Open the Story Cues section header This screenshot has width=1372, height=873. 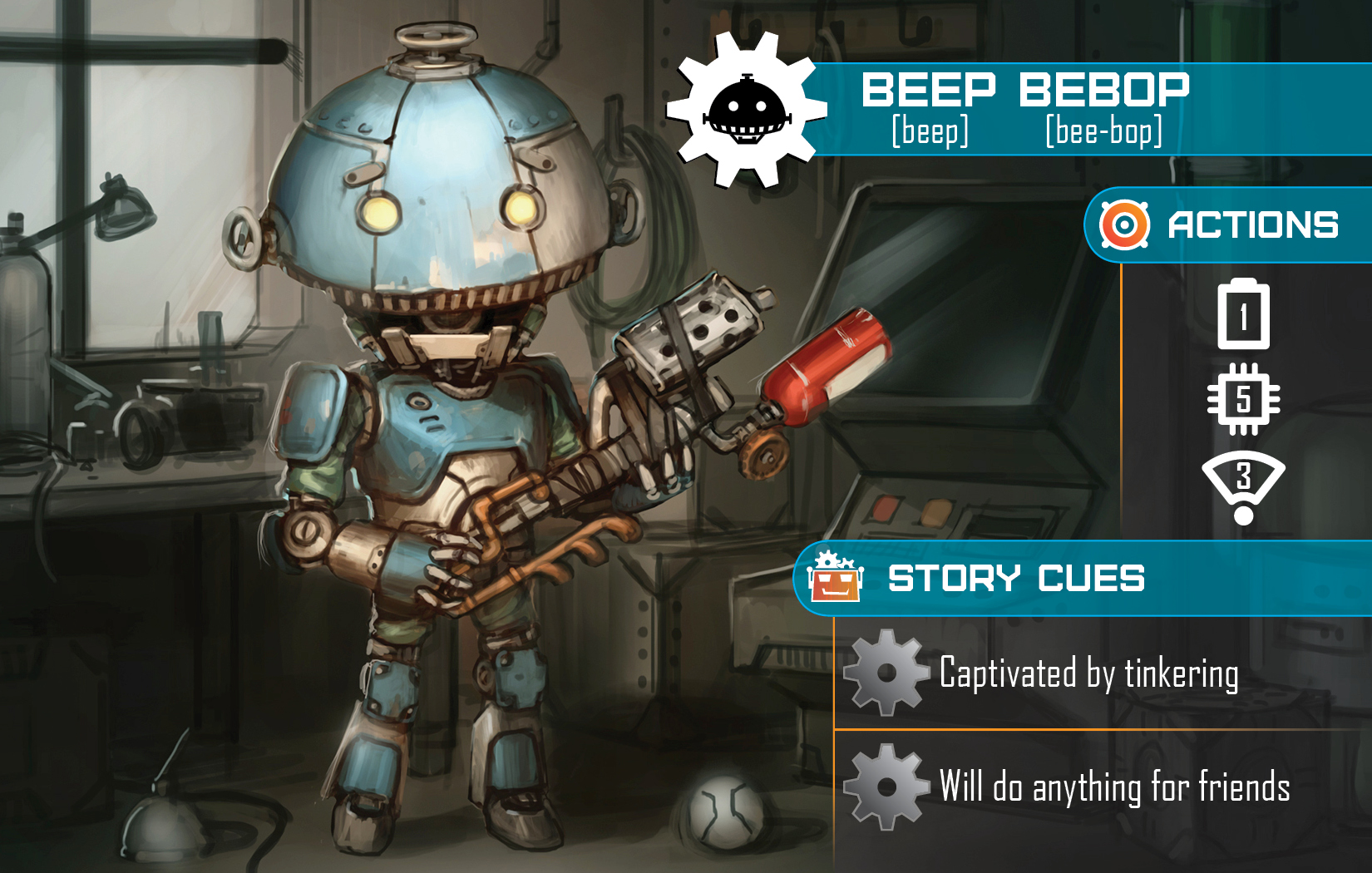pyautogui.click(x=1015, y=579)
